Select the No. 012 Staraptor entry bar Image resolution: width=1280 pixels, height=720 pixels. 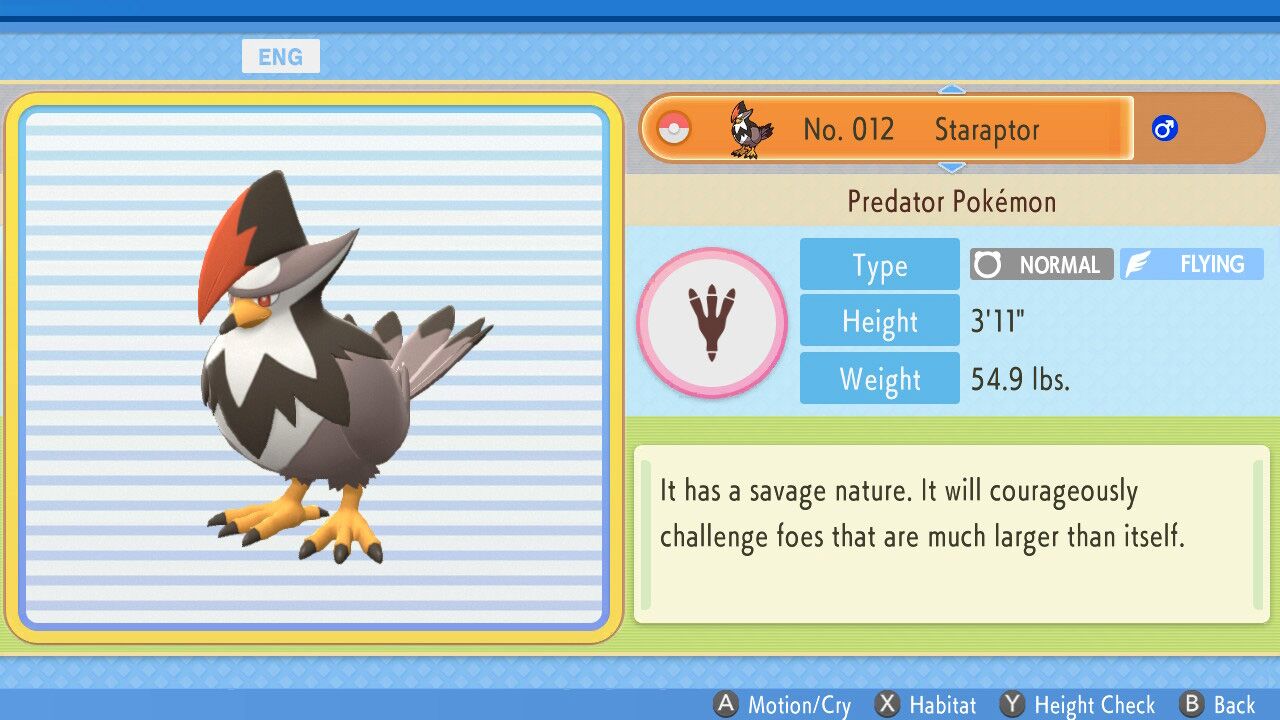[886, 129]
